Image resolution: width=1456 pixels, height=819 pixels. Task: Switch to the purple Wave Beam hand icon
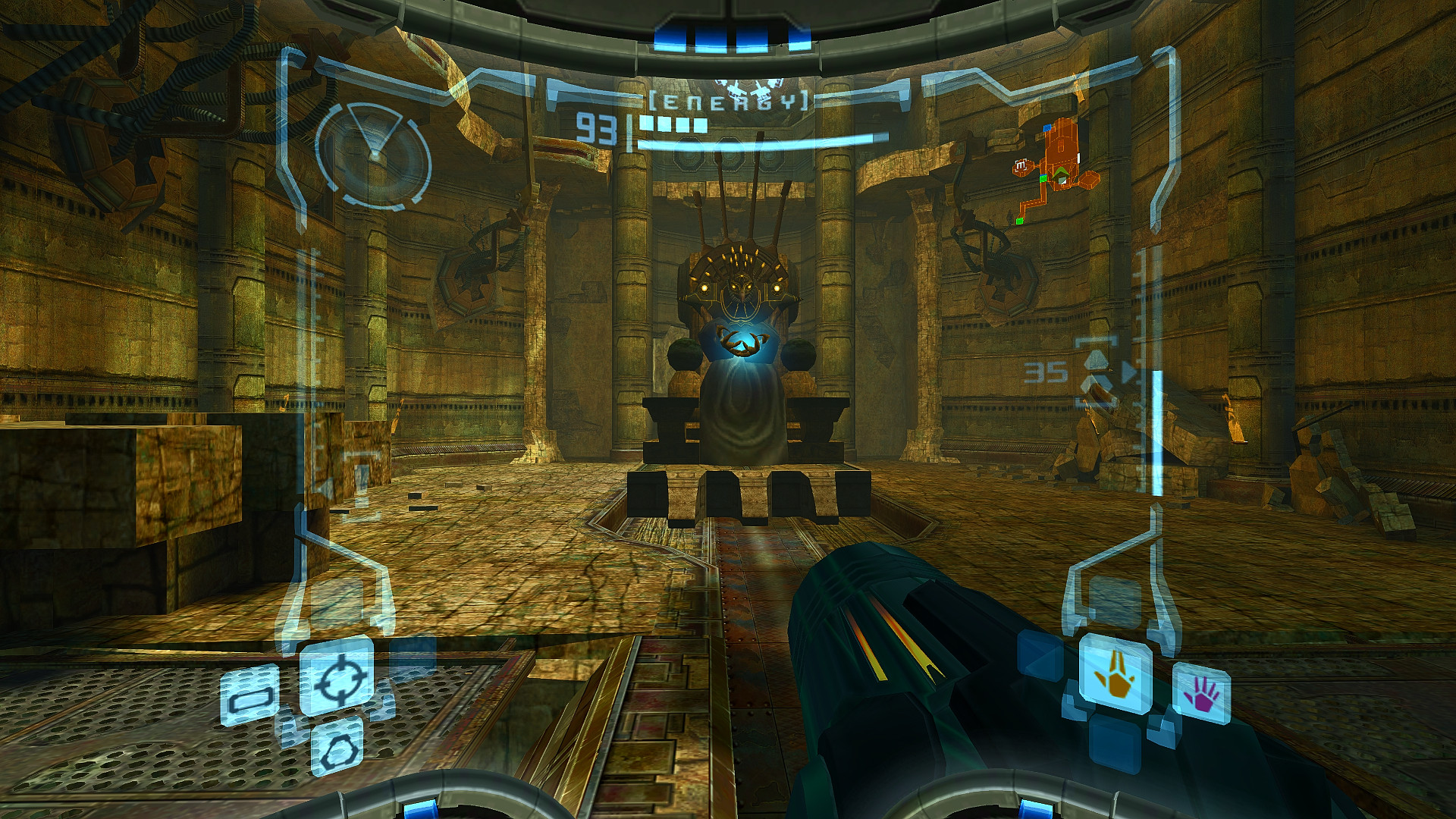1200,694
